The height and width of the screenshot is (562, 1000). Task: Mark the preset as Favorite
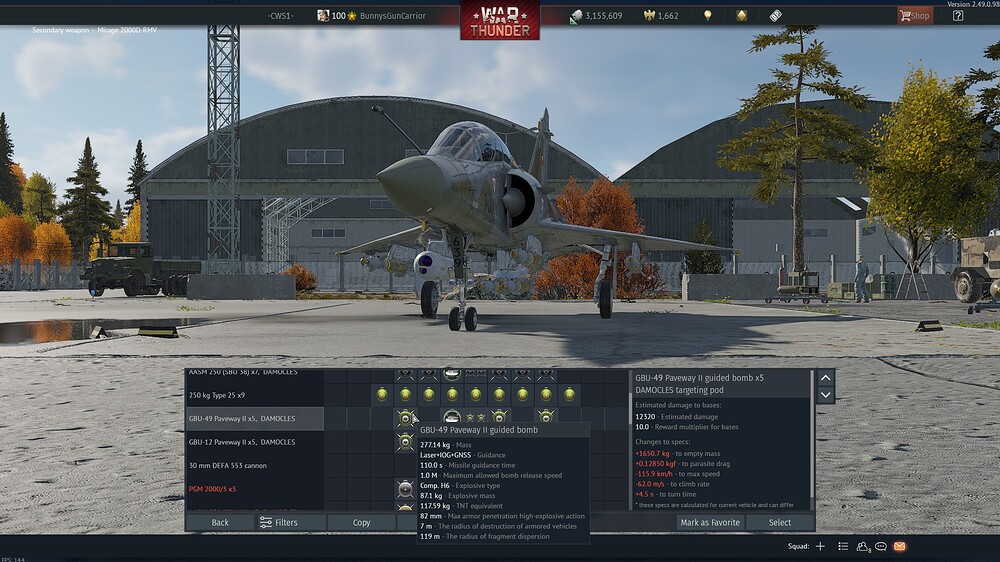tap(710, 522)
